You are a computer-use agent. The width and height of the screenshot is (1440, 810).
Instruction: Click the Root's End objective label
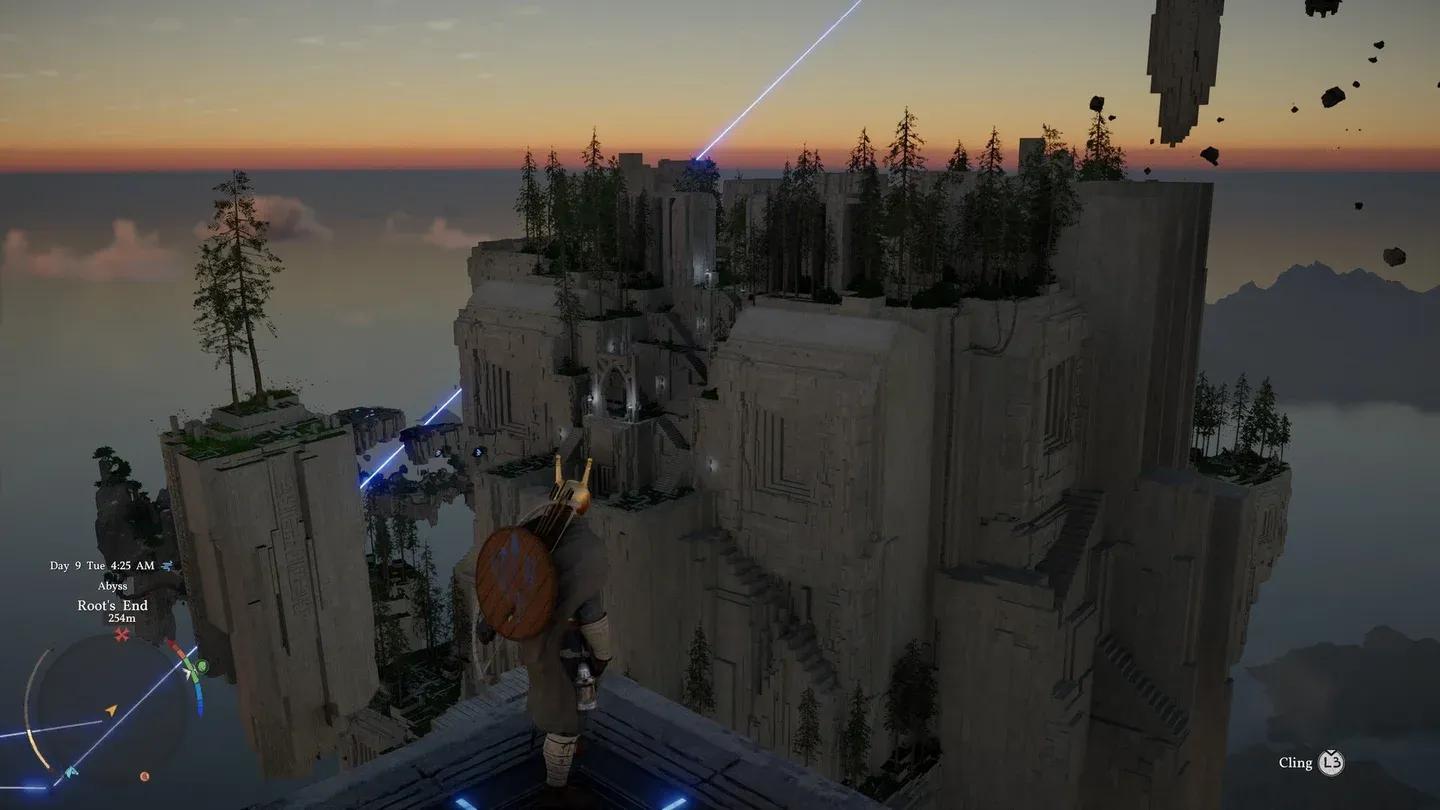113,605
